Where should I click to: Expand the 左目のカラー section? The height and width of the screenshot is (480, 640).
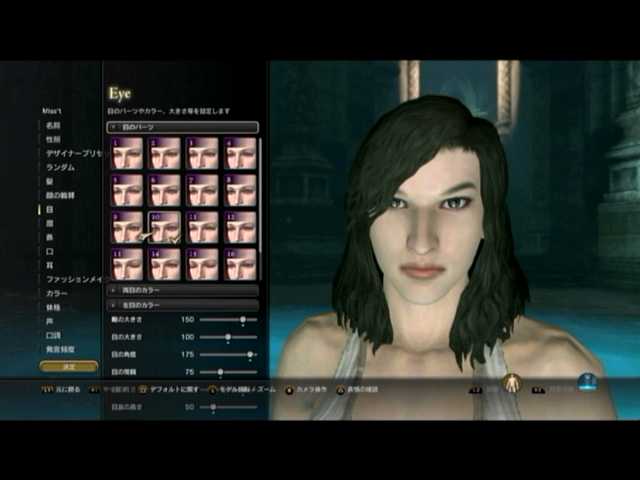click(x=183, y=304)
